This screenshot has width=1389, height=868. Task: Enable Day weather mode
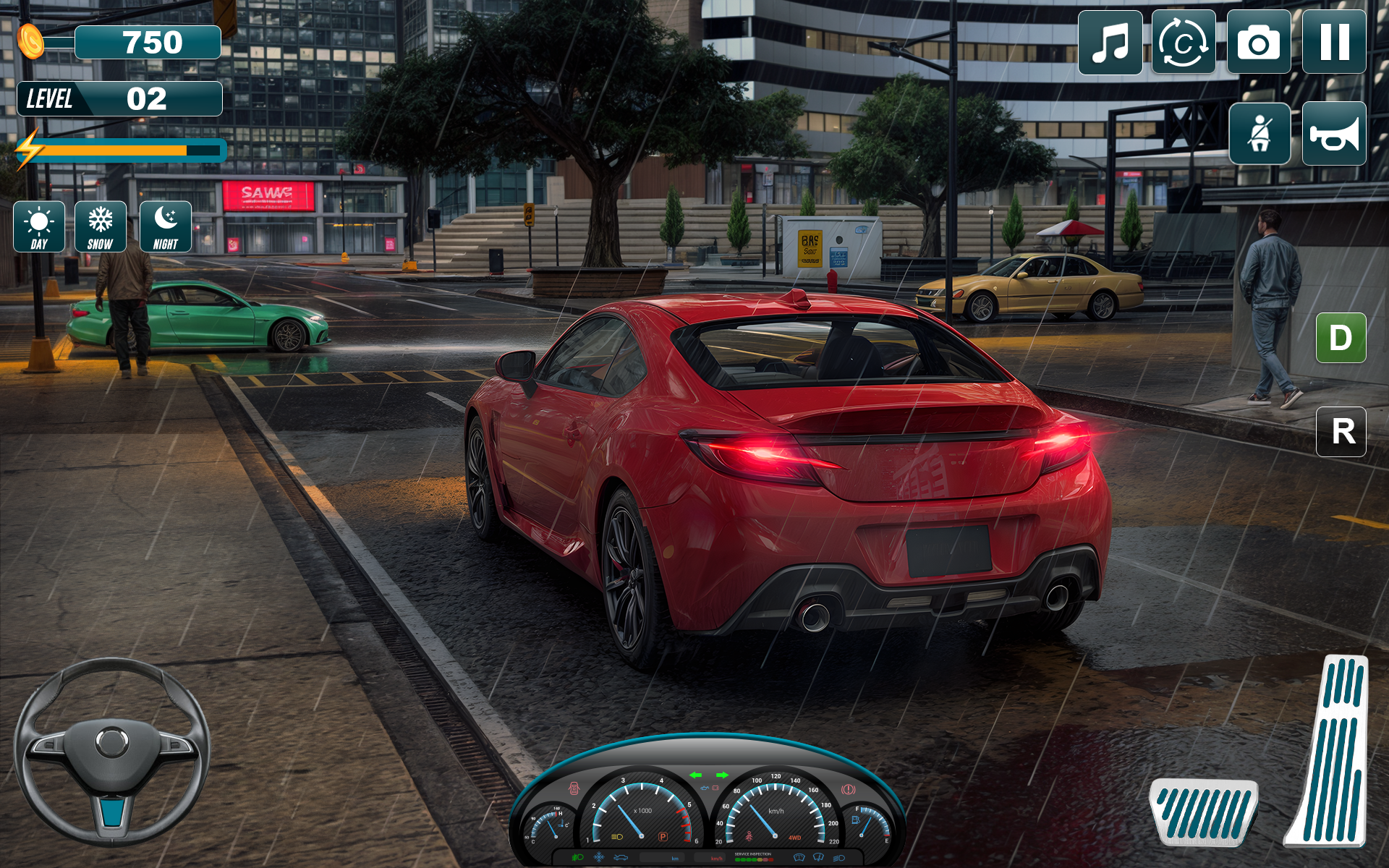click(39, 226)
